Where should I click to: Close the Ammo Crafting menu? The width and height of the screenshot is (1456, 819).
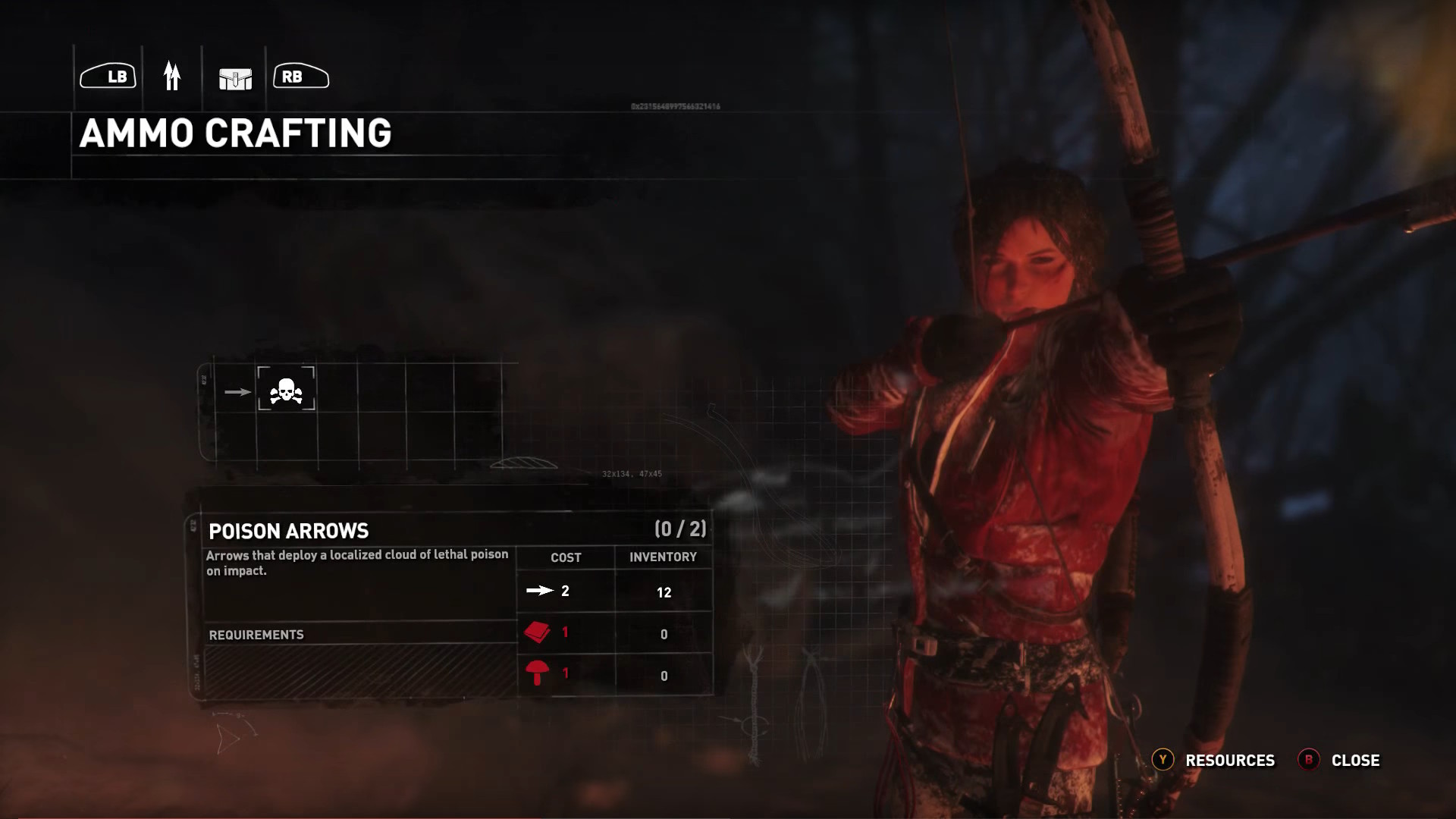[x=1340, y=760]
